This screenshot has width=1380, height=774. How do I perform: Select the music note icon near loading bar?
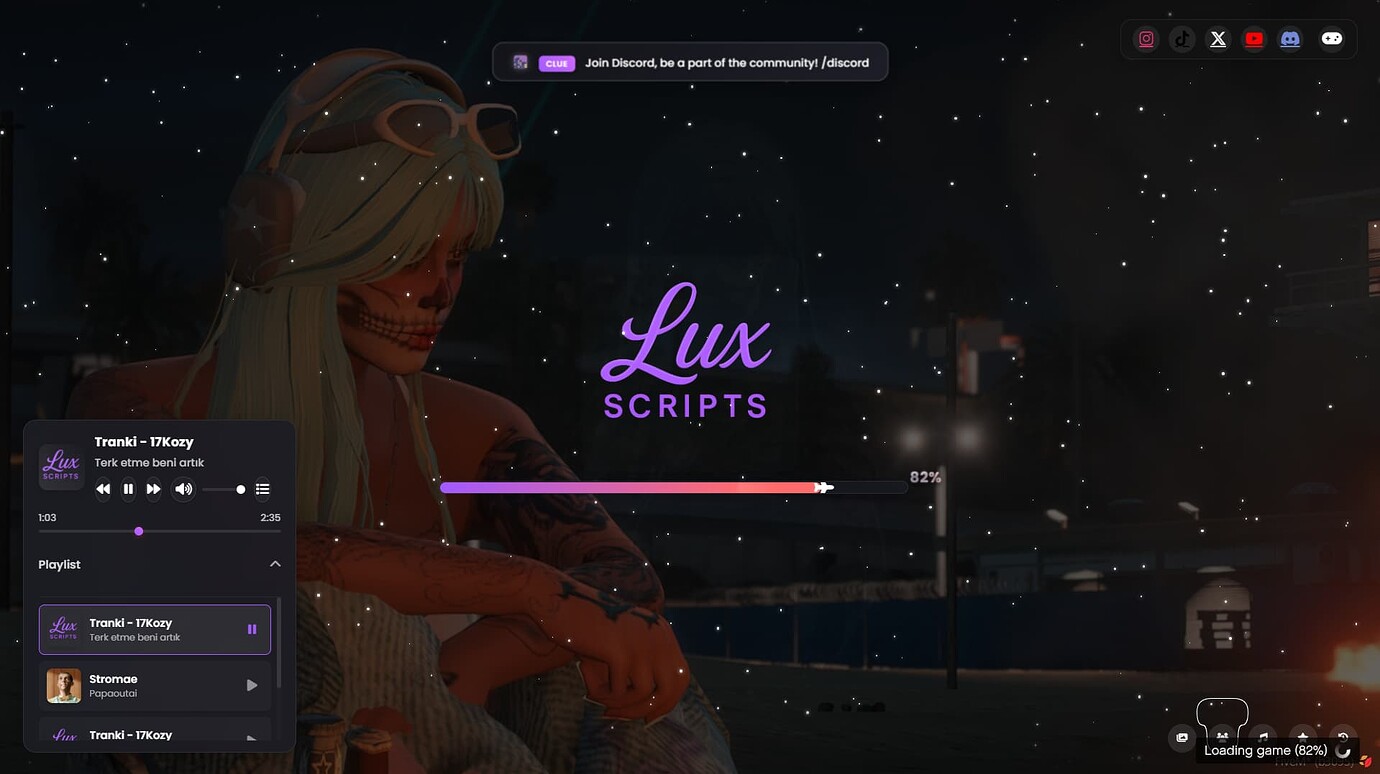tap(1262, 737)
